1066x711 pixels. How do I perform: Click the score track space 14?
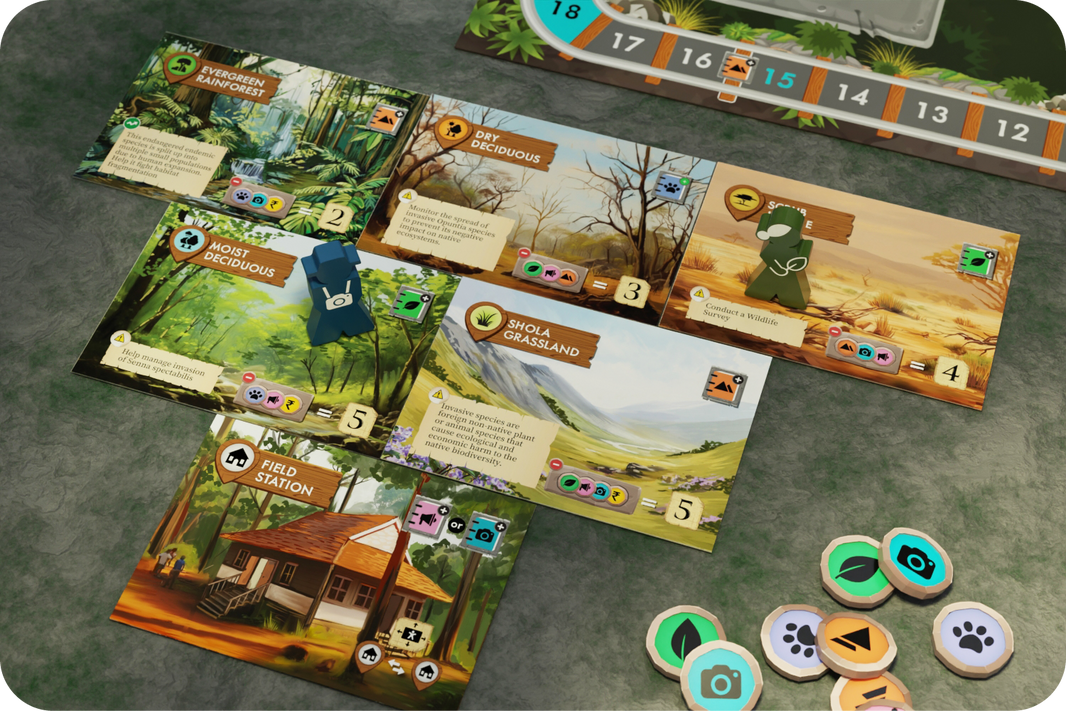(x=852, y=96)
